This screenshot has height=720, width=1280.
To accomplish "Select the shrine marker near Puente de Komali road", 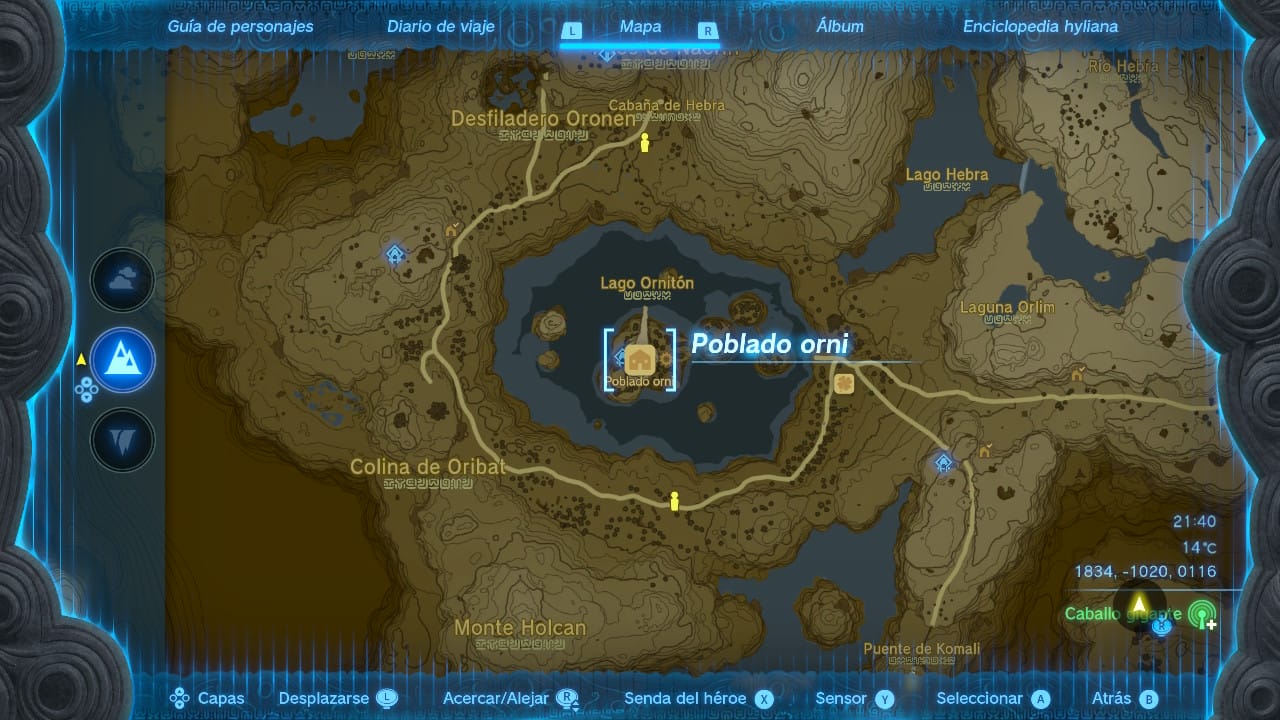I will (x=943, y=462).
